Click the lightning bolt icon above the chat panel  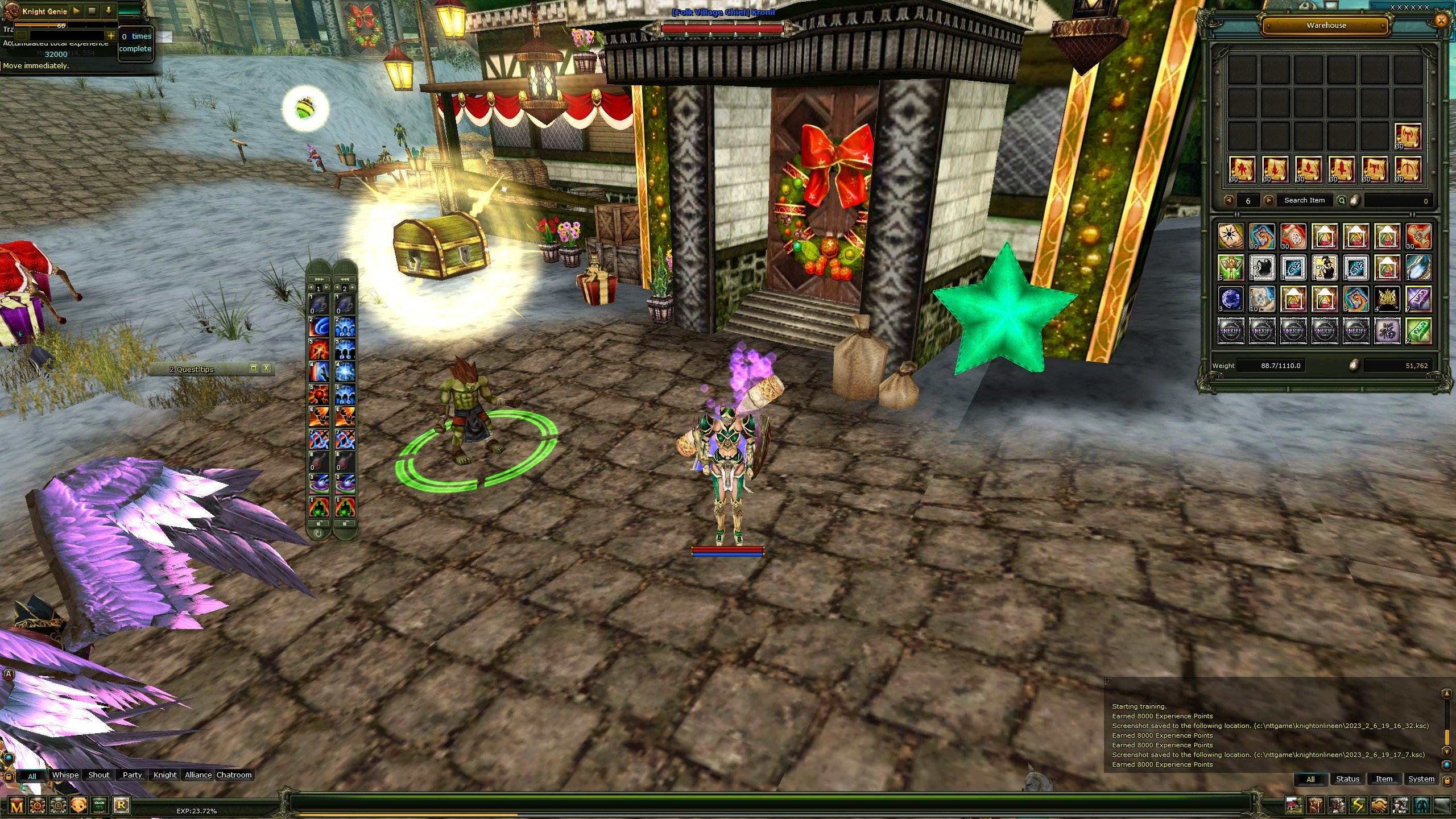pos(1357,805)
